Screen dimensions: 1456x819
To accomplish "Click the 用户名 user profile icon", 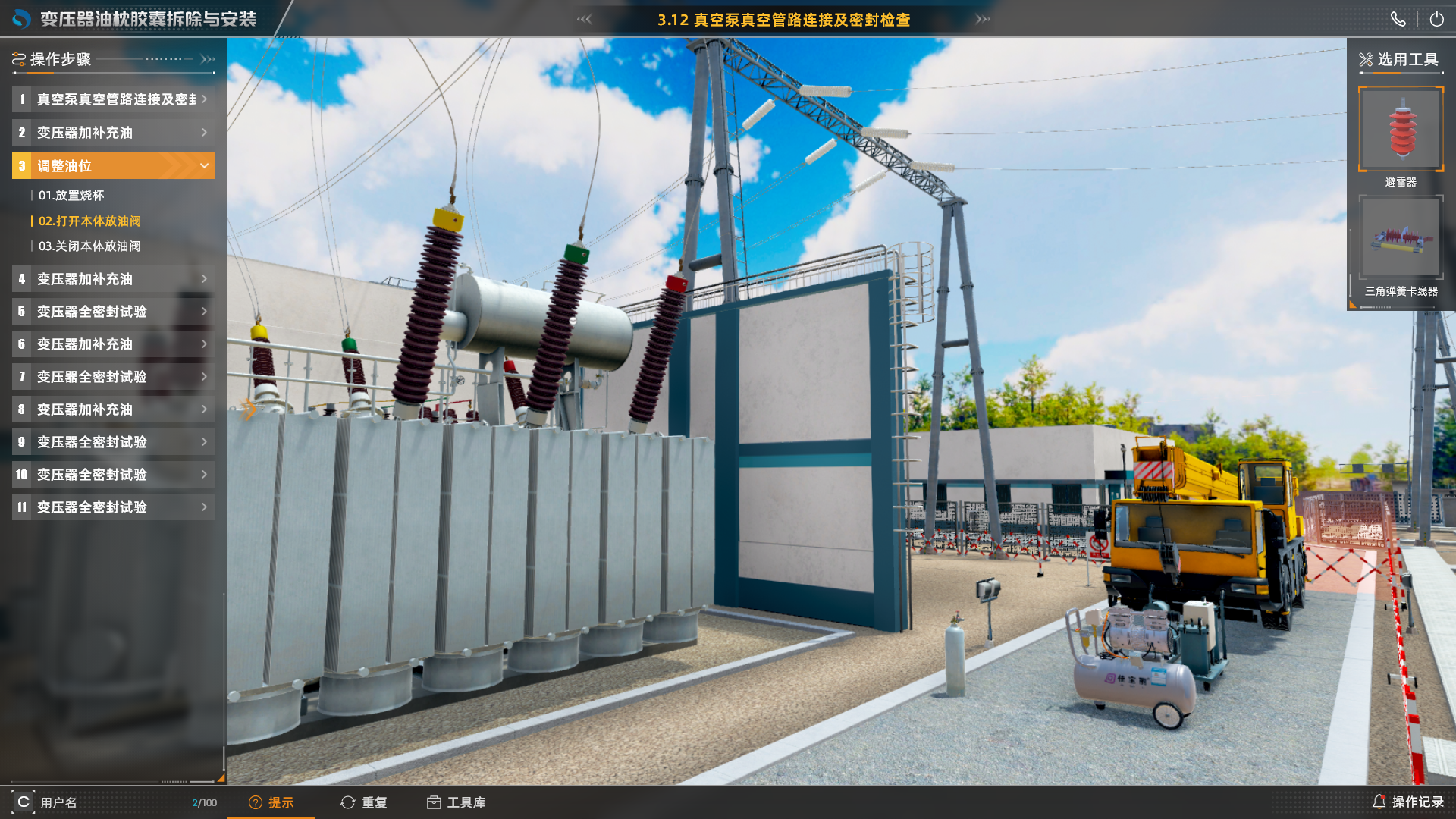I will coord(24,802).
